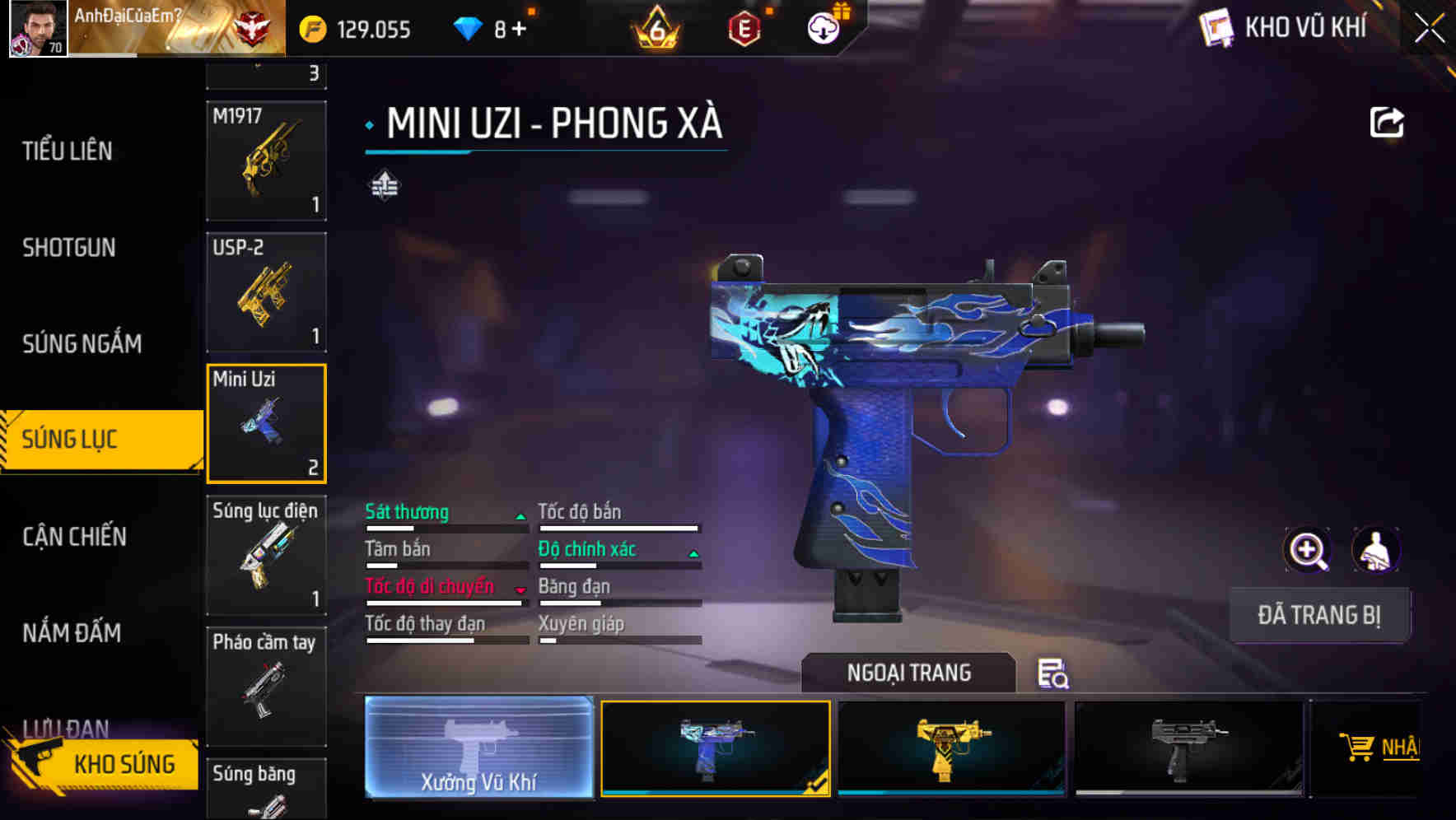This screenshot has width=1456, height=820.
Task: Select the Tiểu Liên category
Action: pyautogui.click(x=66, y=151)
